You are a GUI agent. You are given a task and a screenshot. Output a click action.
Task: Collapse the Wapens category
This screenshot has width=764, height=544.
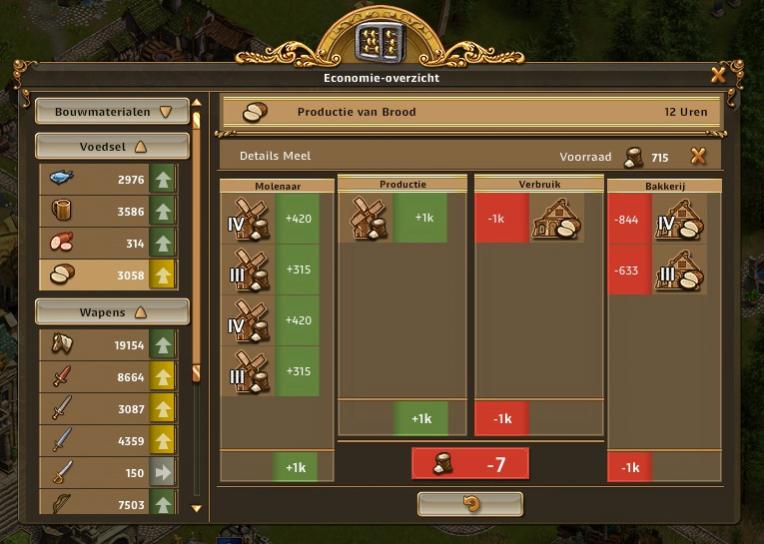click(113, 312)
